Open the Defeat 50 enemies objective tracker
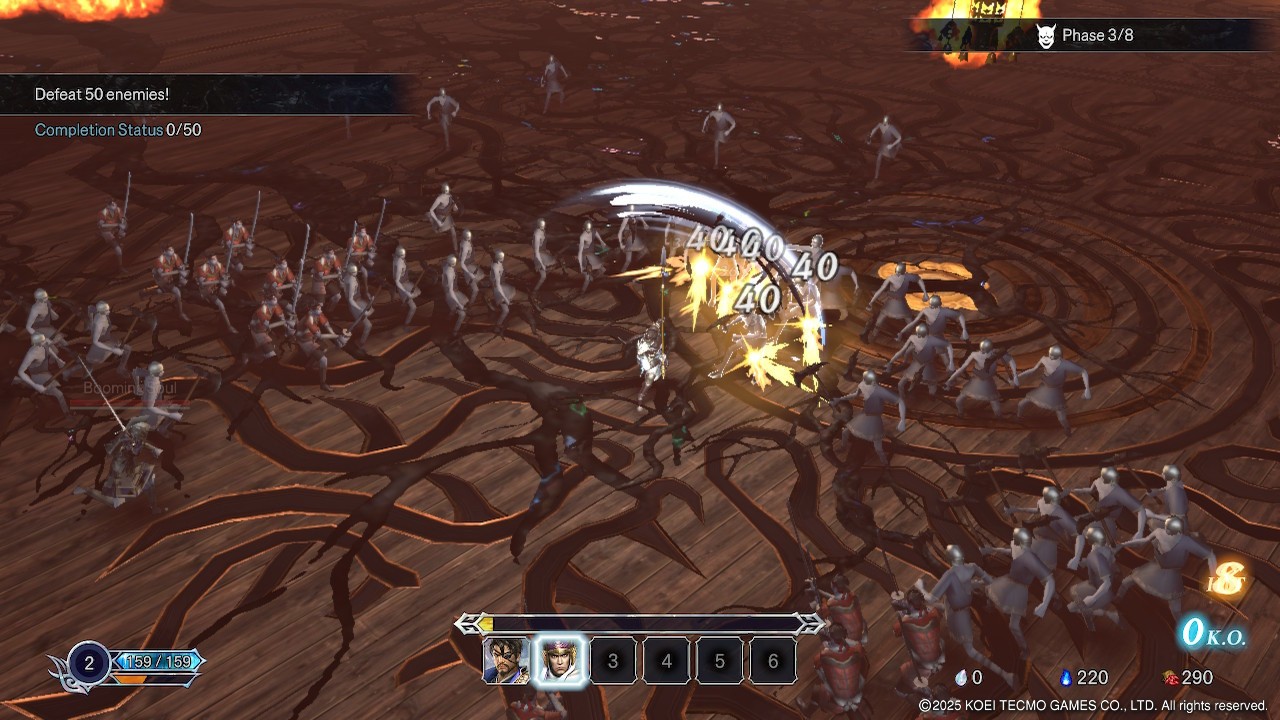 click(x=102, y=94)
